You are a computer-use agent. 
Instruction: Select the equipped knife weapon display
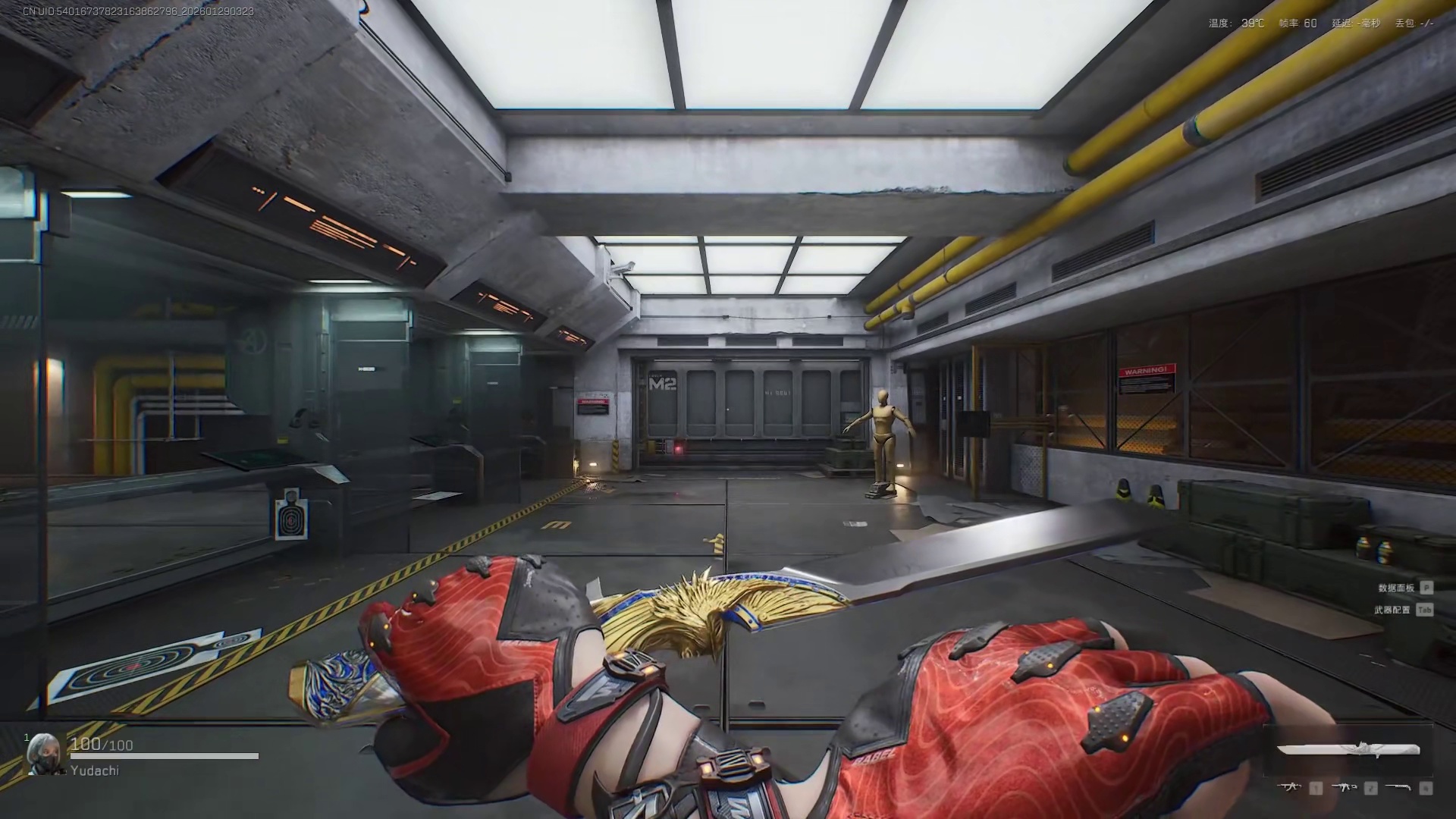pyautogui.click(x=1348, y=750)
